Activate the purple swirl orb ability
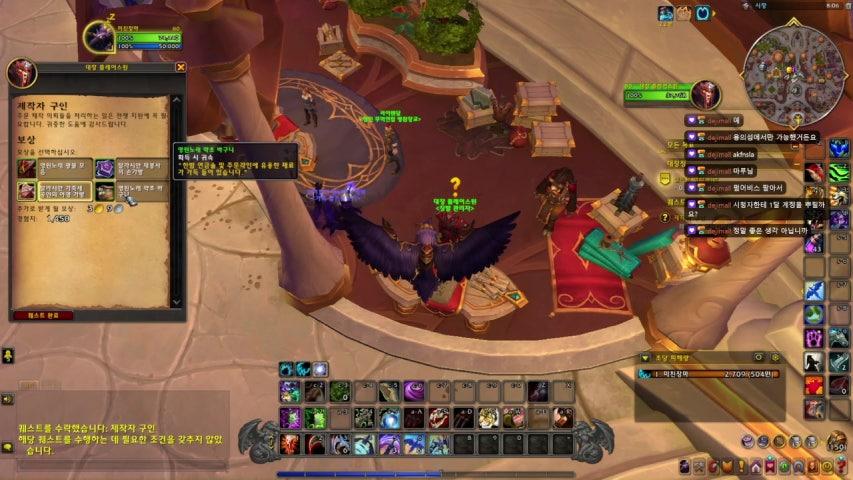The width and height of the screenshot is (853, 480). click(414, 391)
